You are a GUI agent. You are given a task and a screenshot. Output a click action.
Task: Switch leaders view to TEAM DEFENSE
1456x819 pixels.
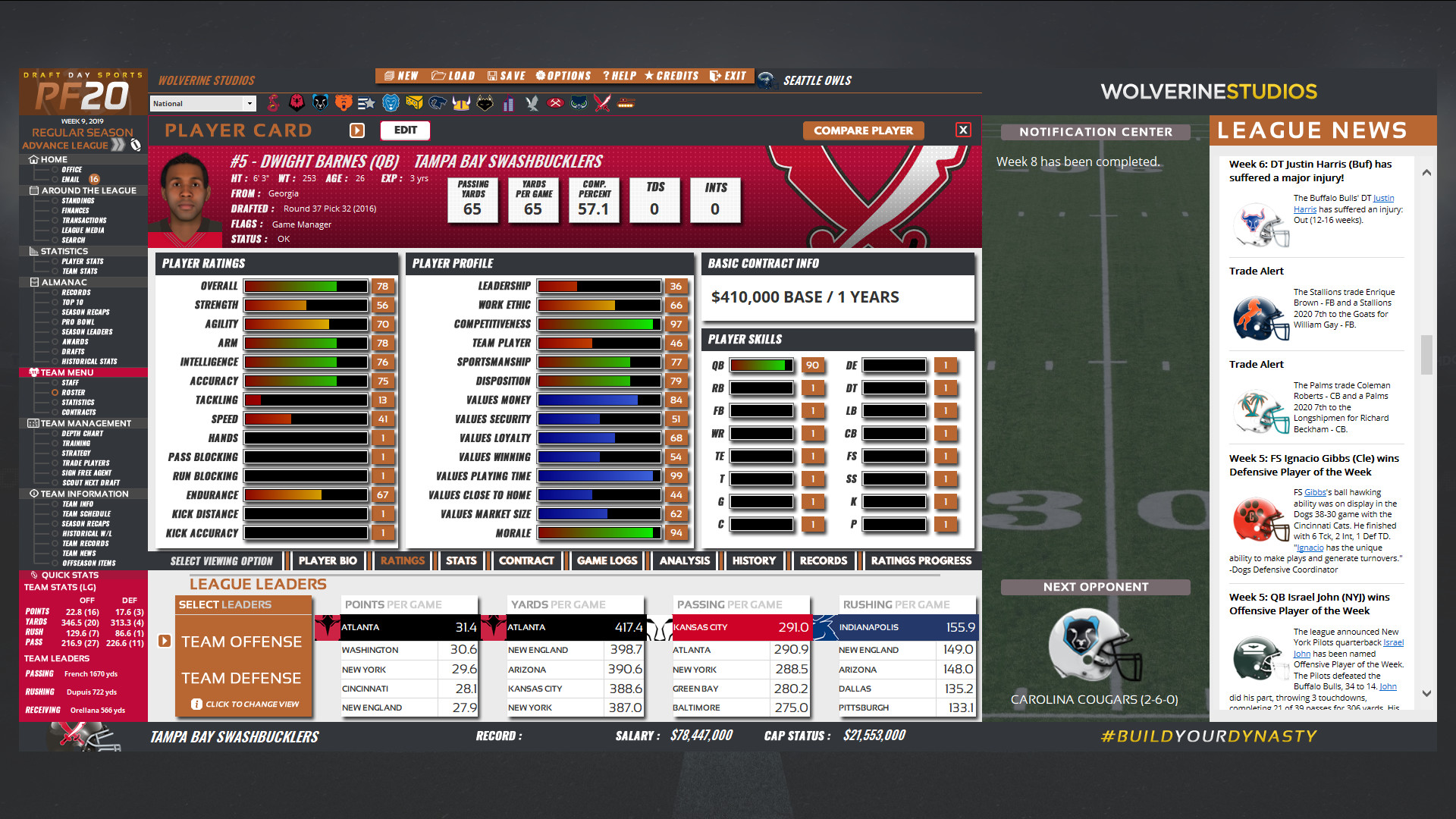(x=243, y=678)
